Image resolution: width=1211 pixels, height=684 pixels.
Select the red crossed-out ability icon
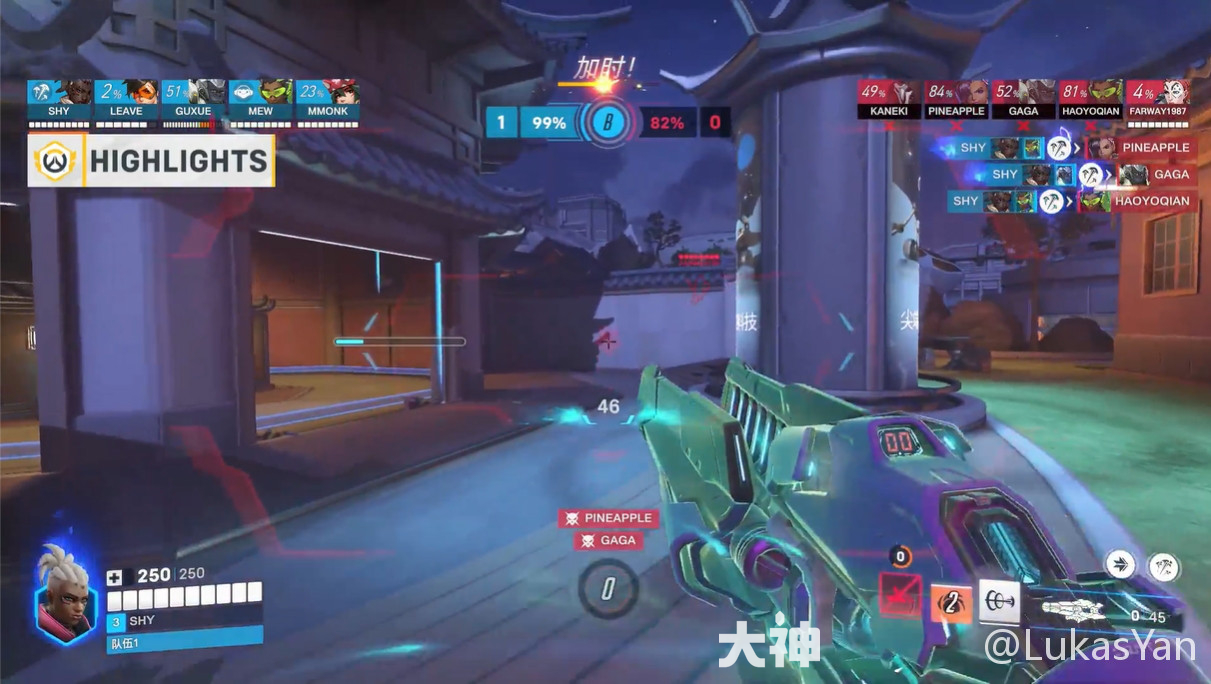point(899,597)
